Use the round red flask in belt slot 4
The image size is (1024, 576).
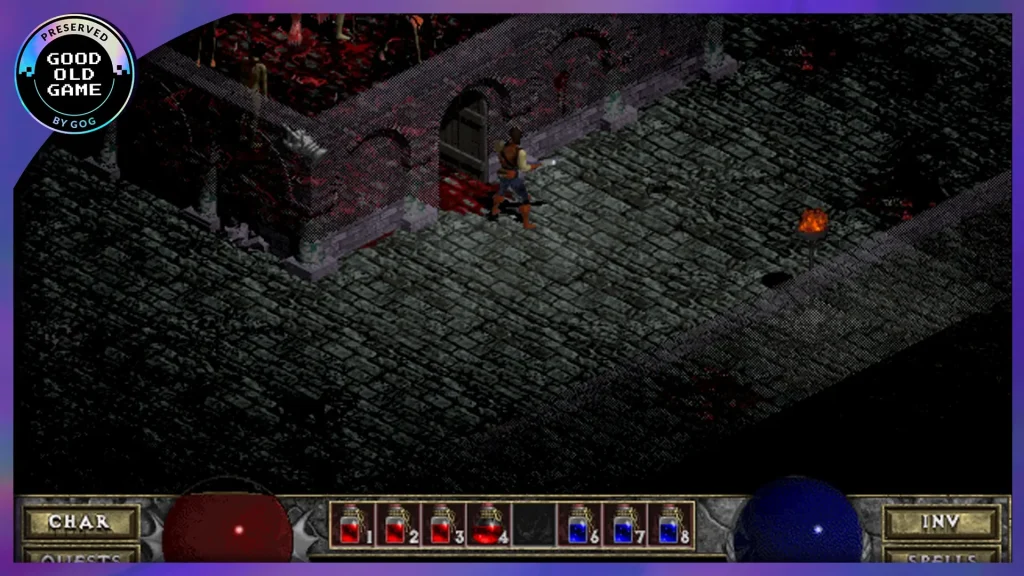(x=488, y=525)
